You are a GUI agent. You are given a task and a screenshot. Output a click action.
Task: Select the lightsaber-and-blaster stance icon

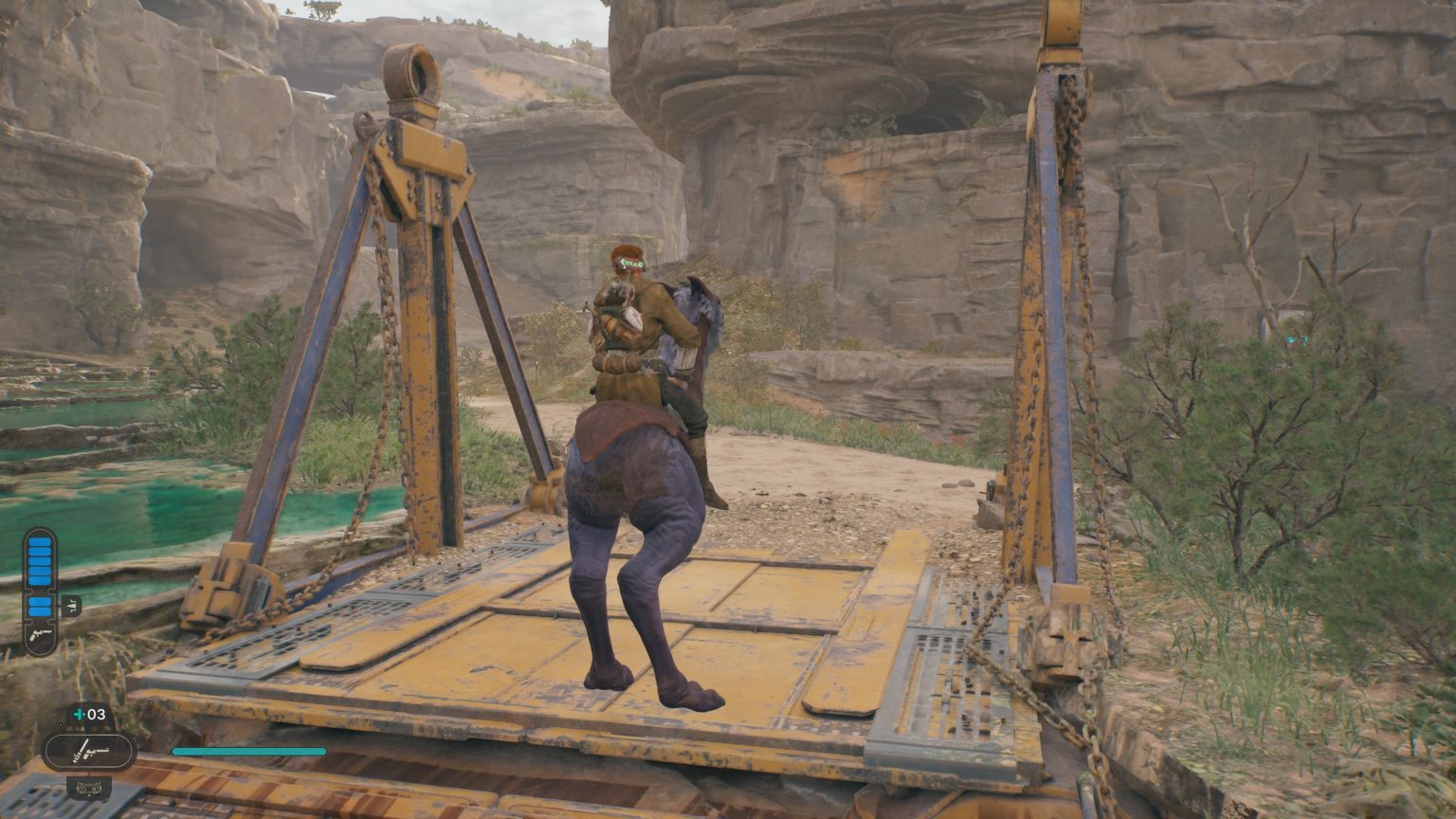[x=88, y=749]
